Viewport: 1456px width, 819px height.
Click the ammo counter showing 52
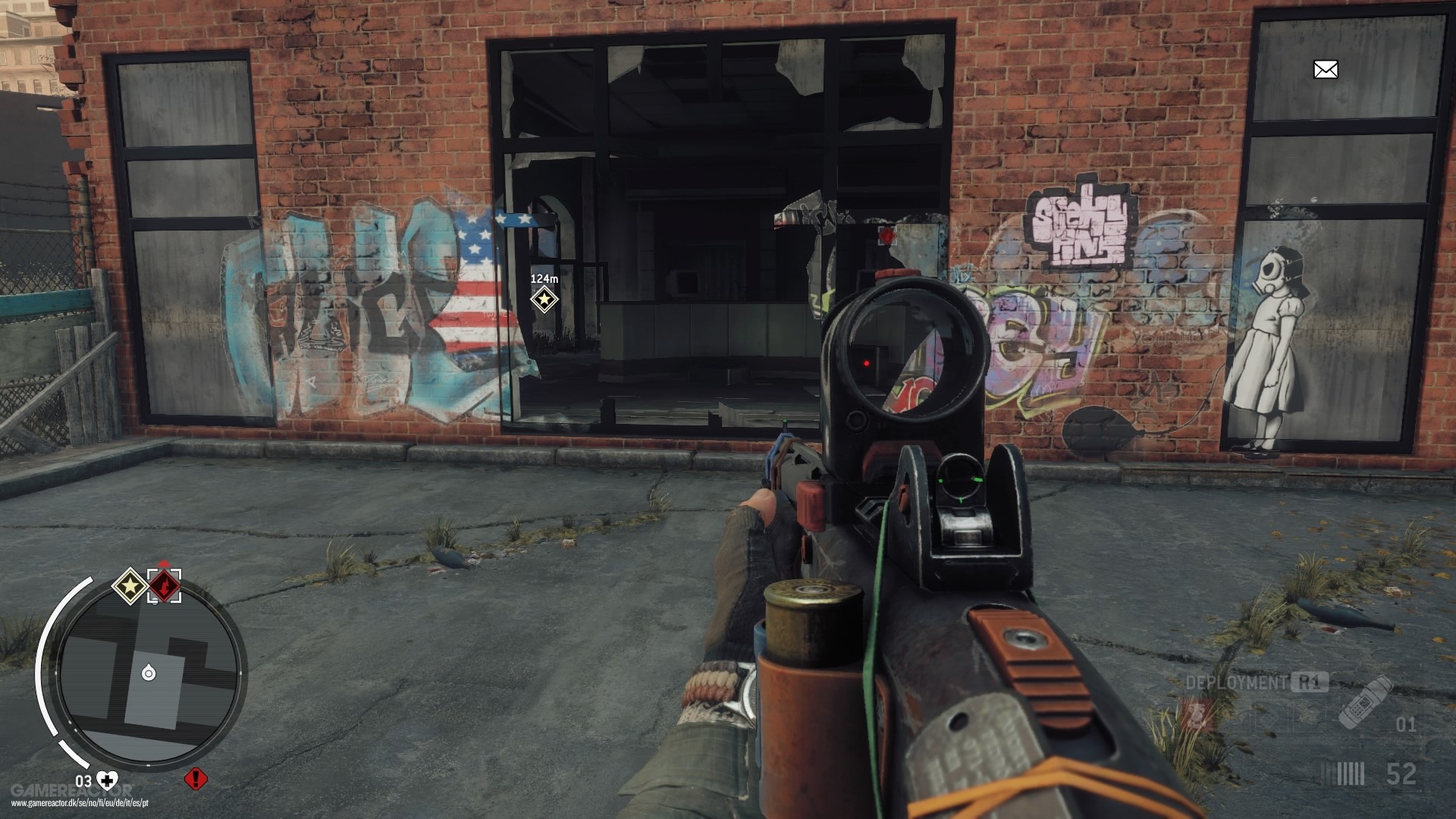click(1401, 774)
